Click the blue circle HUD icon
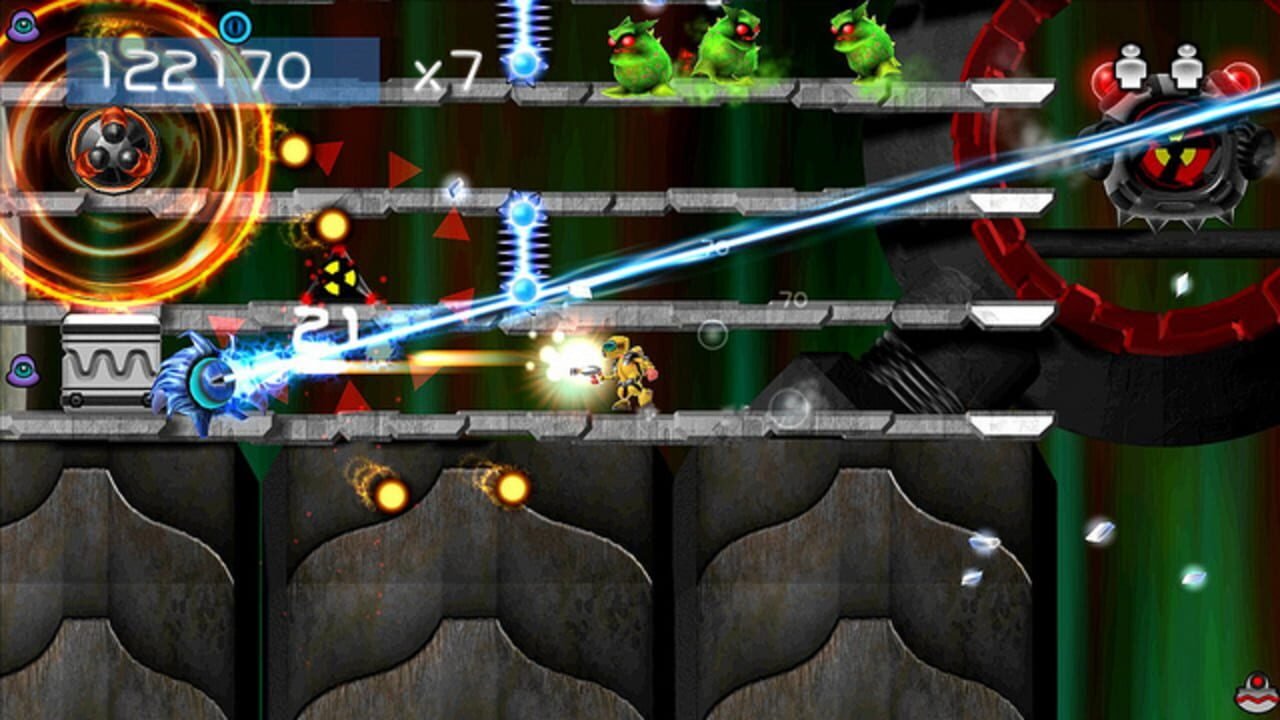Viewport: 1280px width, 720px height. click(x=235, y=27)
